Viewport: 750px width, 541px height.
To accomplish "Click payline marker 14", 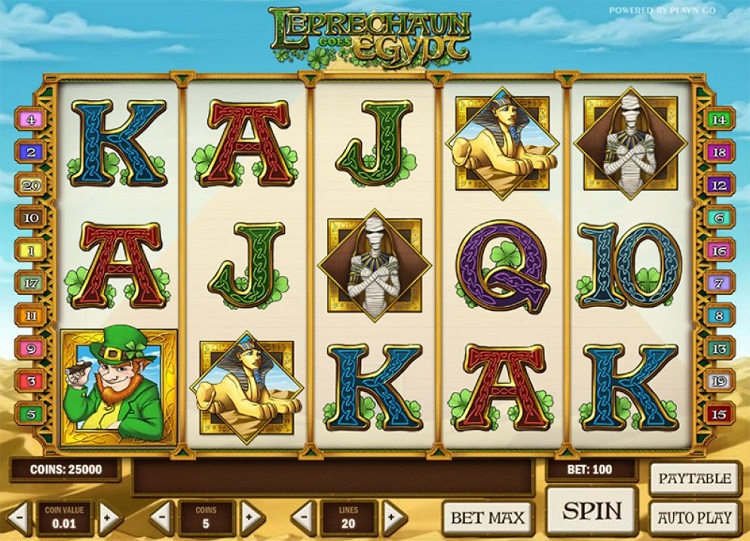I will [717, 120].
